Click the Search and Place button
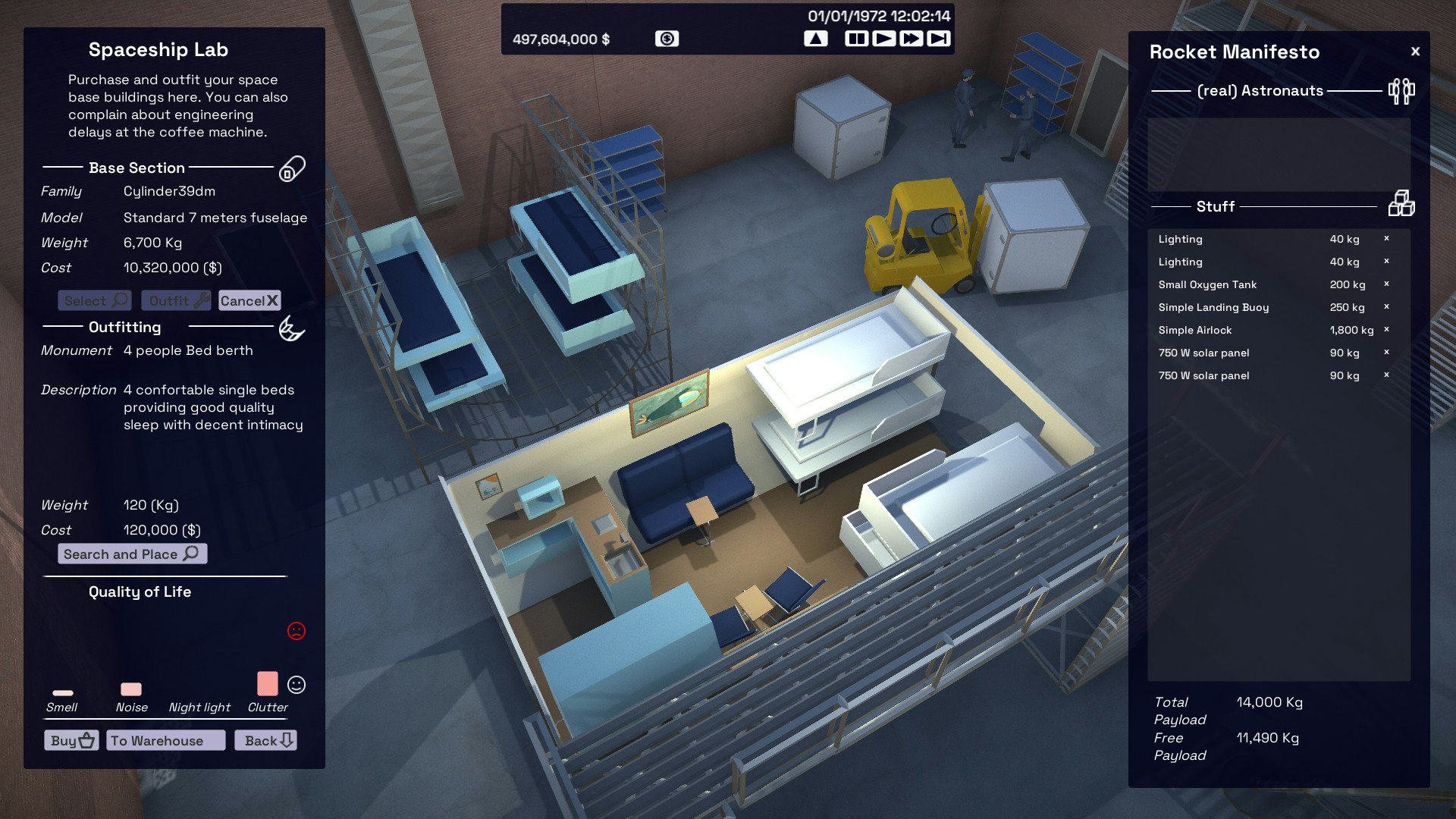This screenshot has width=1456, height=819. [131, 554]
